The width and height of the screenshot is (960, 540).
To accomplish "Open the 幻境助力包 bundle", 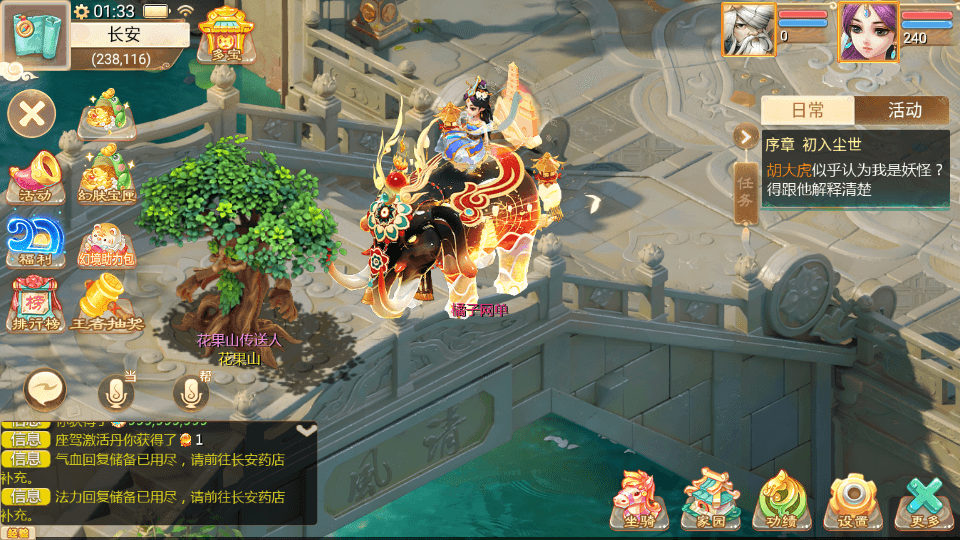I will 106,243.
